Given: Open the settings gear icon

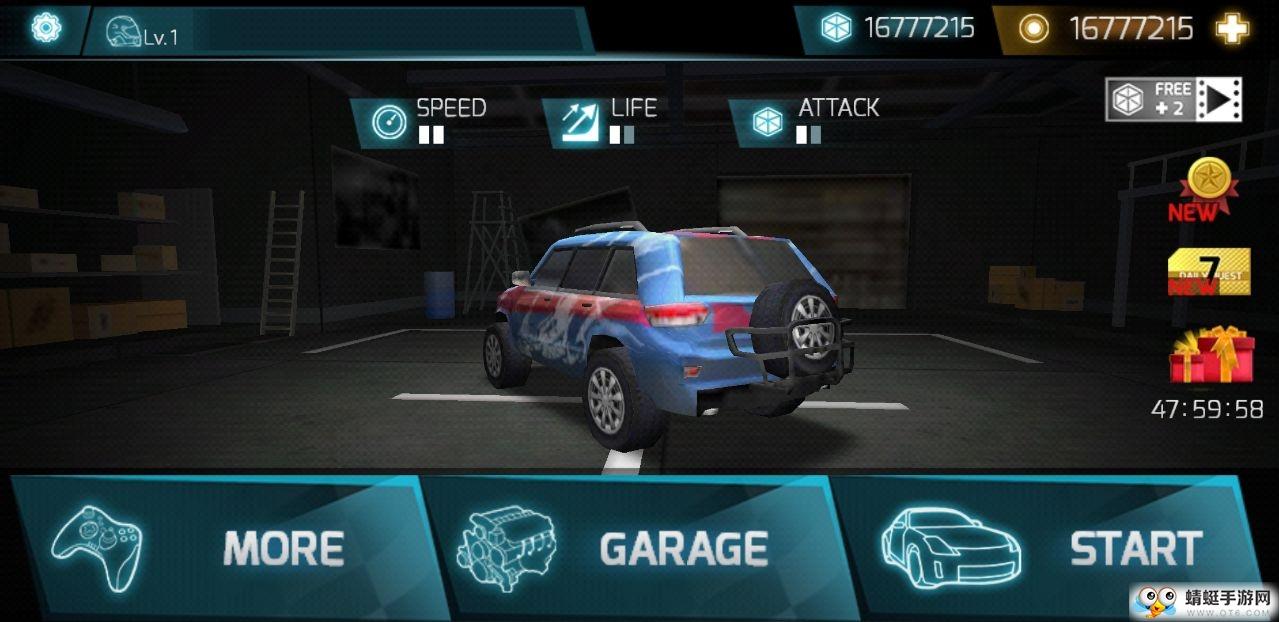Looking at the screenshot, I should [46, 28].
